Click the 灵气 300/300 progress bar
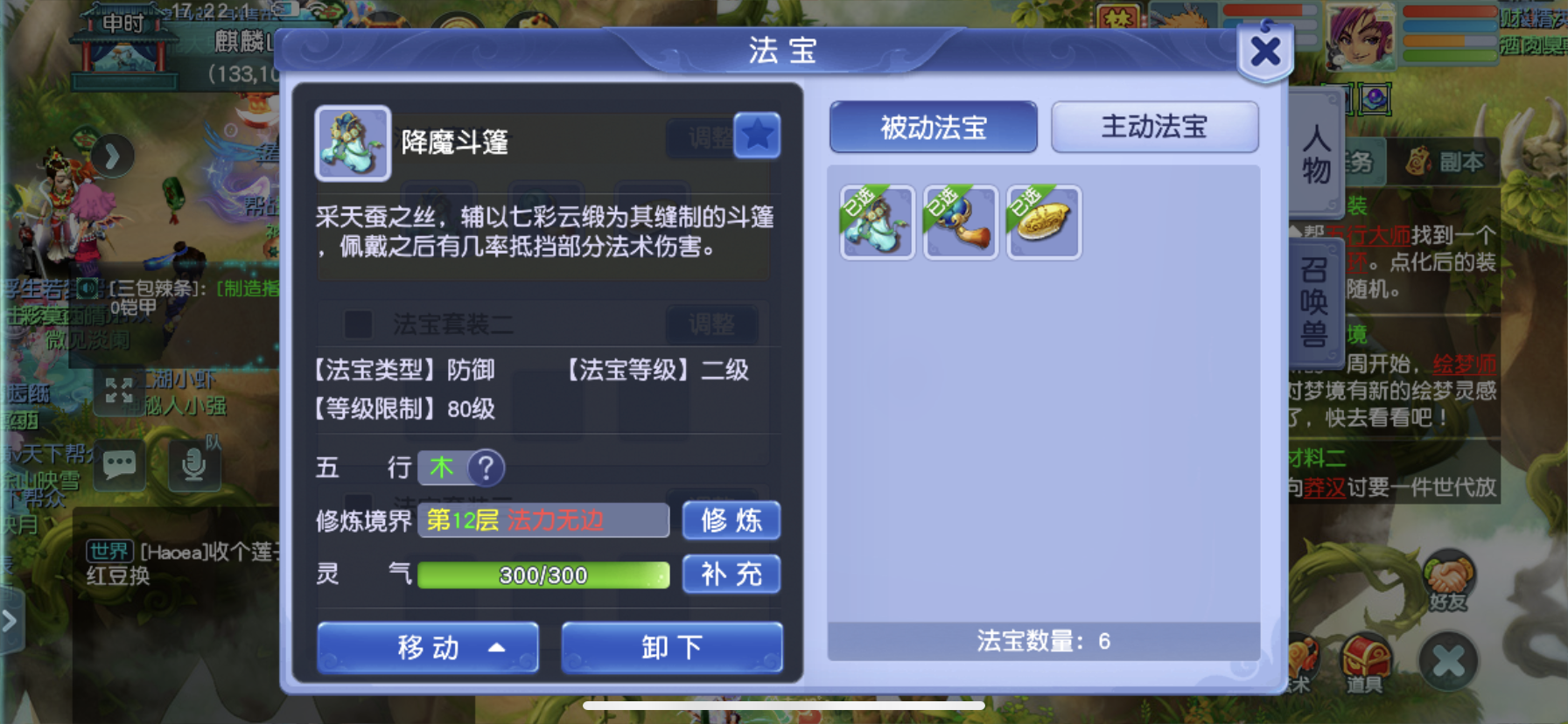The height and width of the screenshot is (724, 1568). click(542, 574)
